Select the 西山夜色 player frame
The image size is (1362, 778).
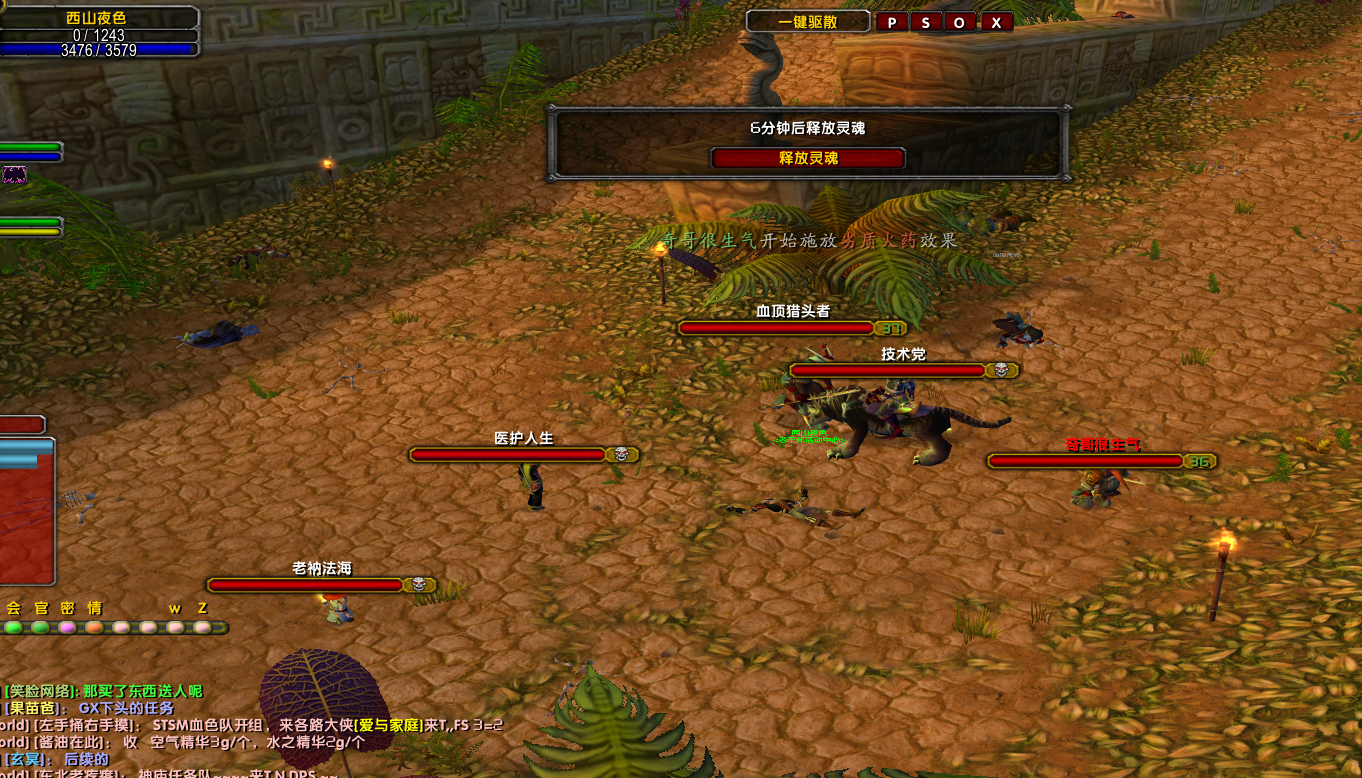[x=97, y=18]
